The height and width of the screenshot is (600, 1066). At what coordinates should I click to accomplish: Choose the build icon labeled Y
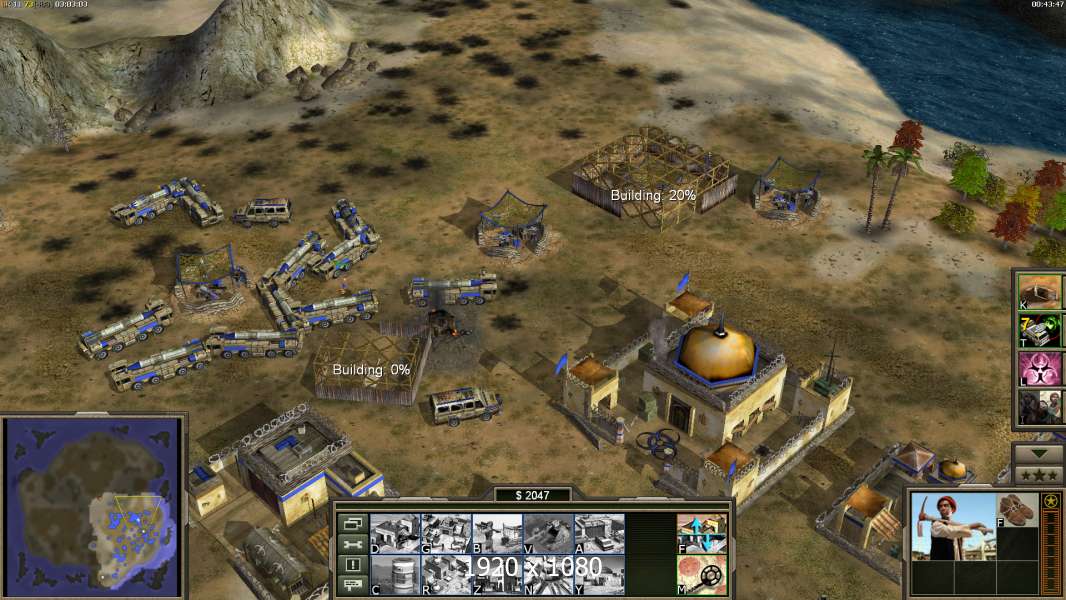(599, 574)
